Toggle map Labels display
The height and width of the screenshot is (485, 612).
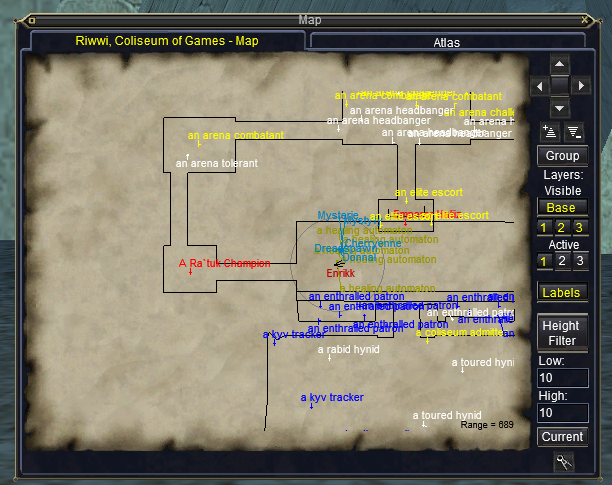tap(562, 293)
